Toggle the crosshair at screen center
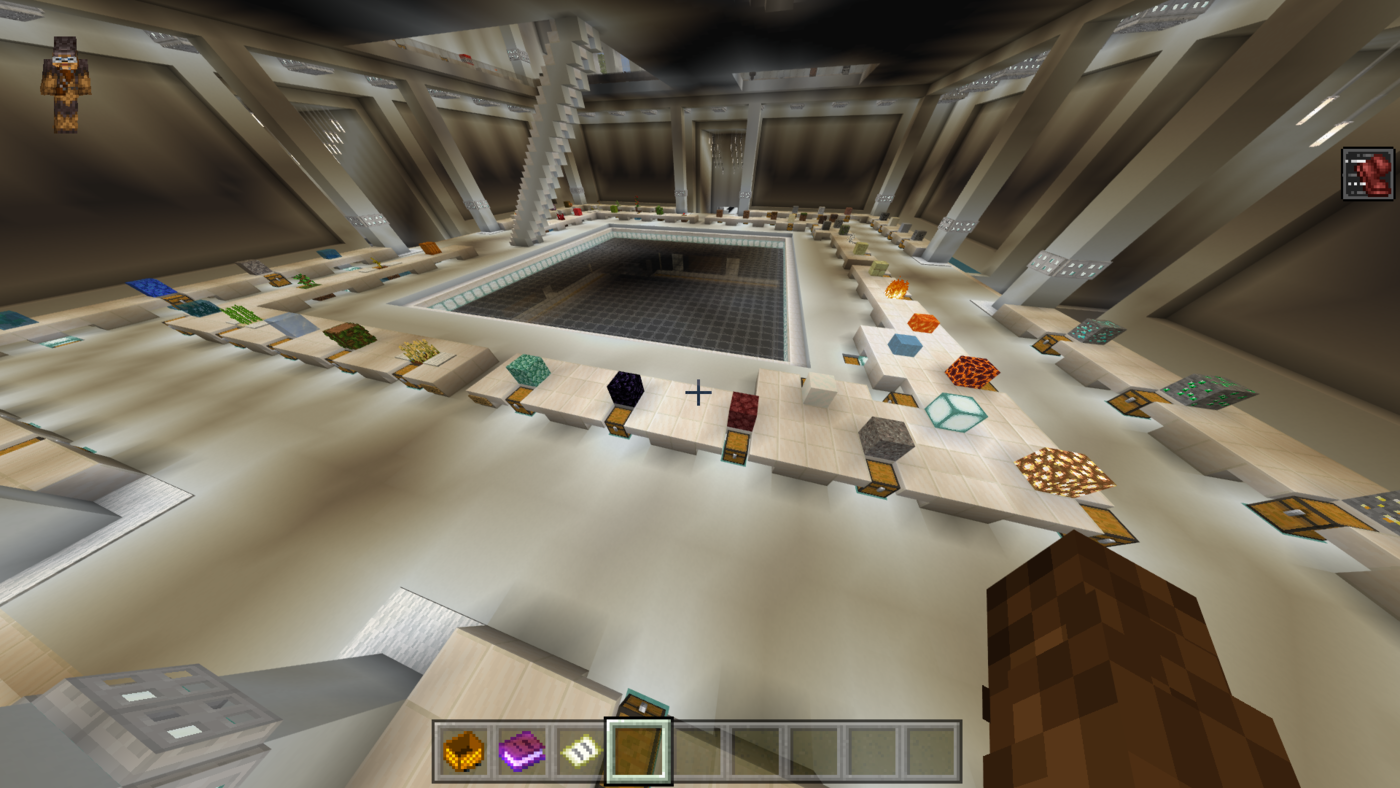The height and width of the screenshot is (788, 1400). [698, 393]
